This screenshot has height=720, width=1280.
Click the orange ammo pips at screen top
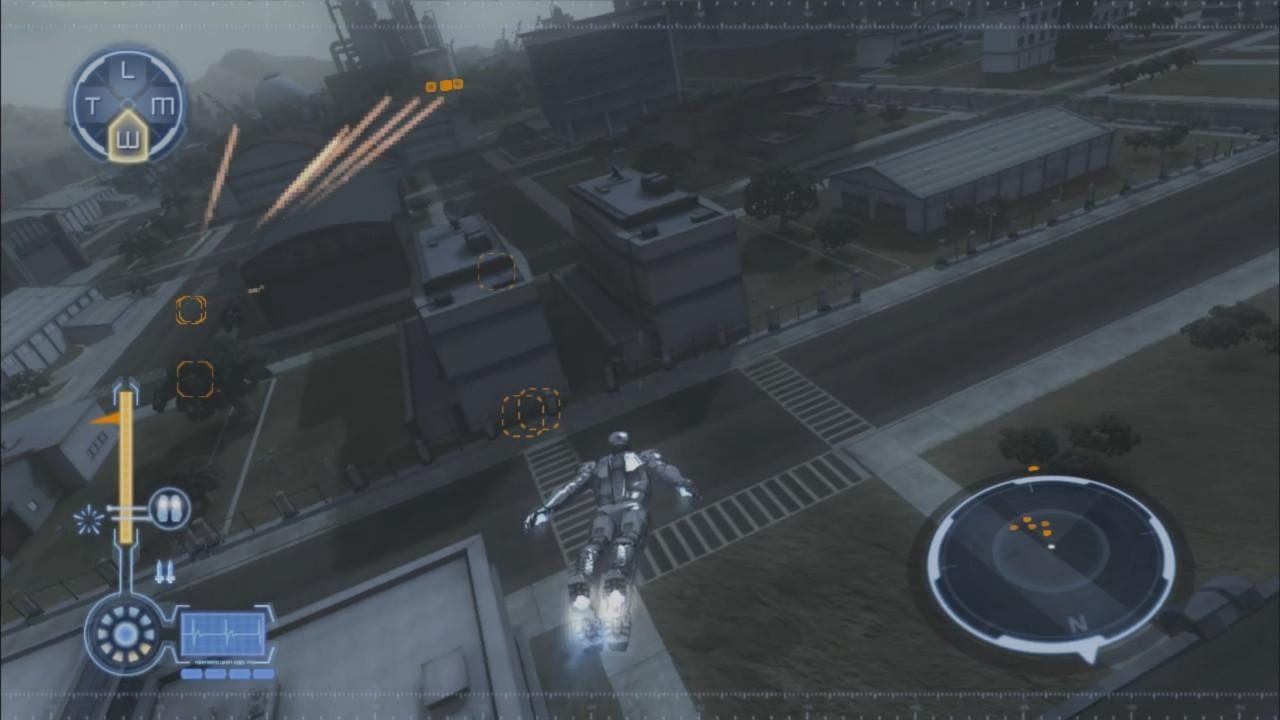coord(443,85)
